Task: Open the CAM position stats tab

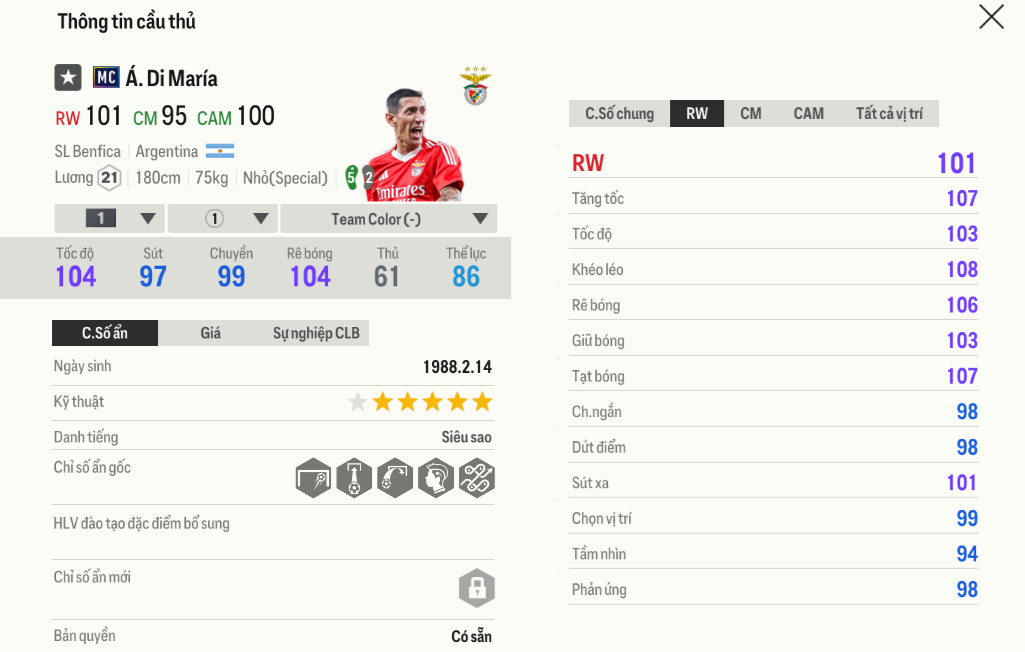Action: (808, 113)
